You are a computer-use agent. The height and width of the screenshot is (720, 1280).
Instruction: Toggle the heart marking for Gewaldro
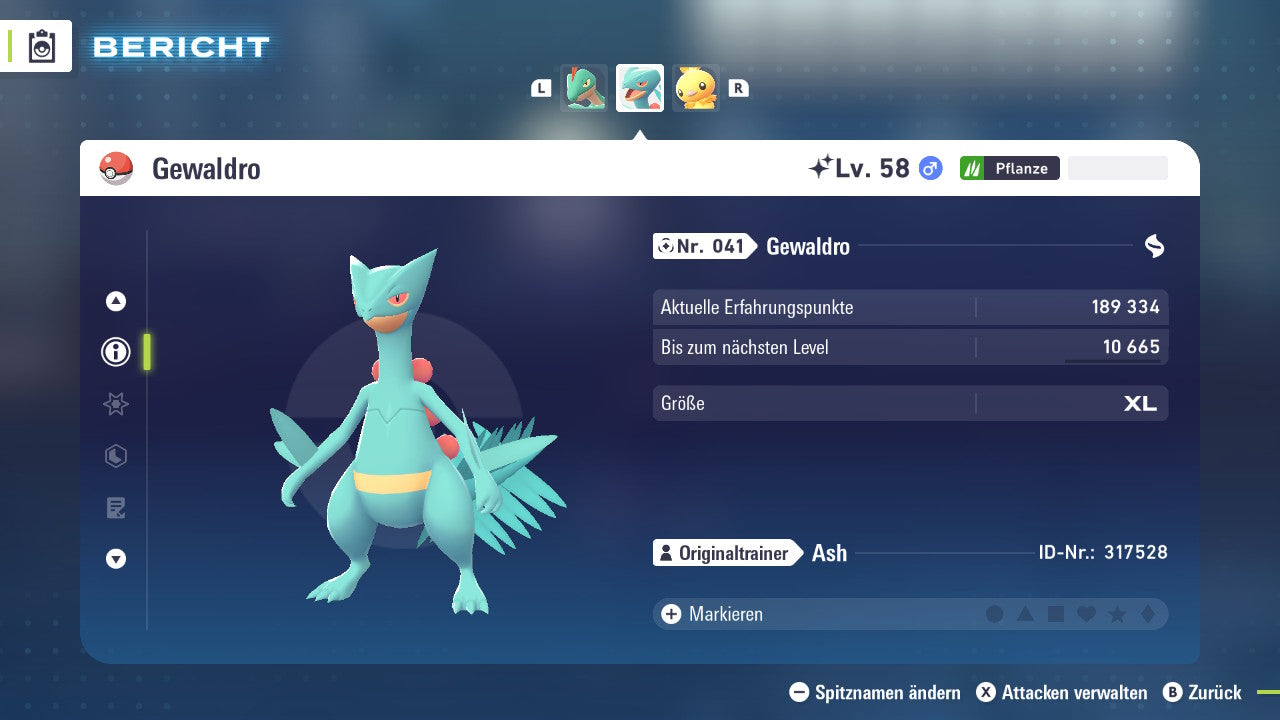tap(1086, 613)
